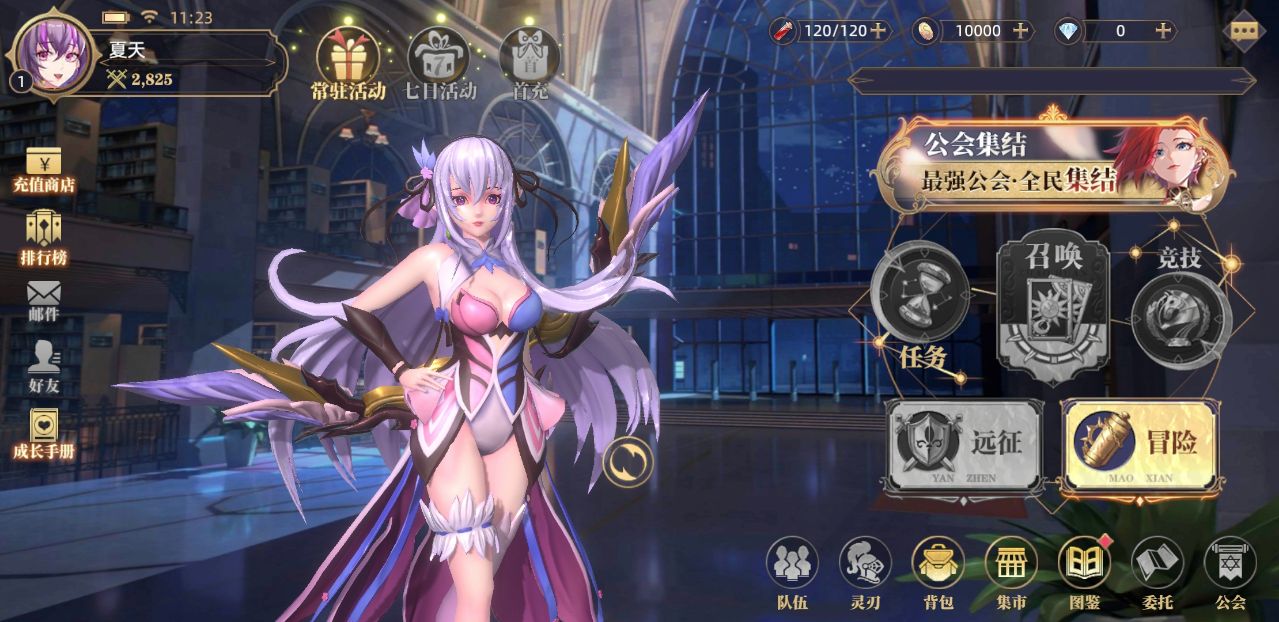This screenshot has height=622, width=1279.
Task: Start the 远征 expedition
Action: (x=963, y=445)
